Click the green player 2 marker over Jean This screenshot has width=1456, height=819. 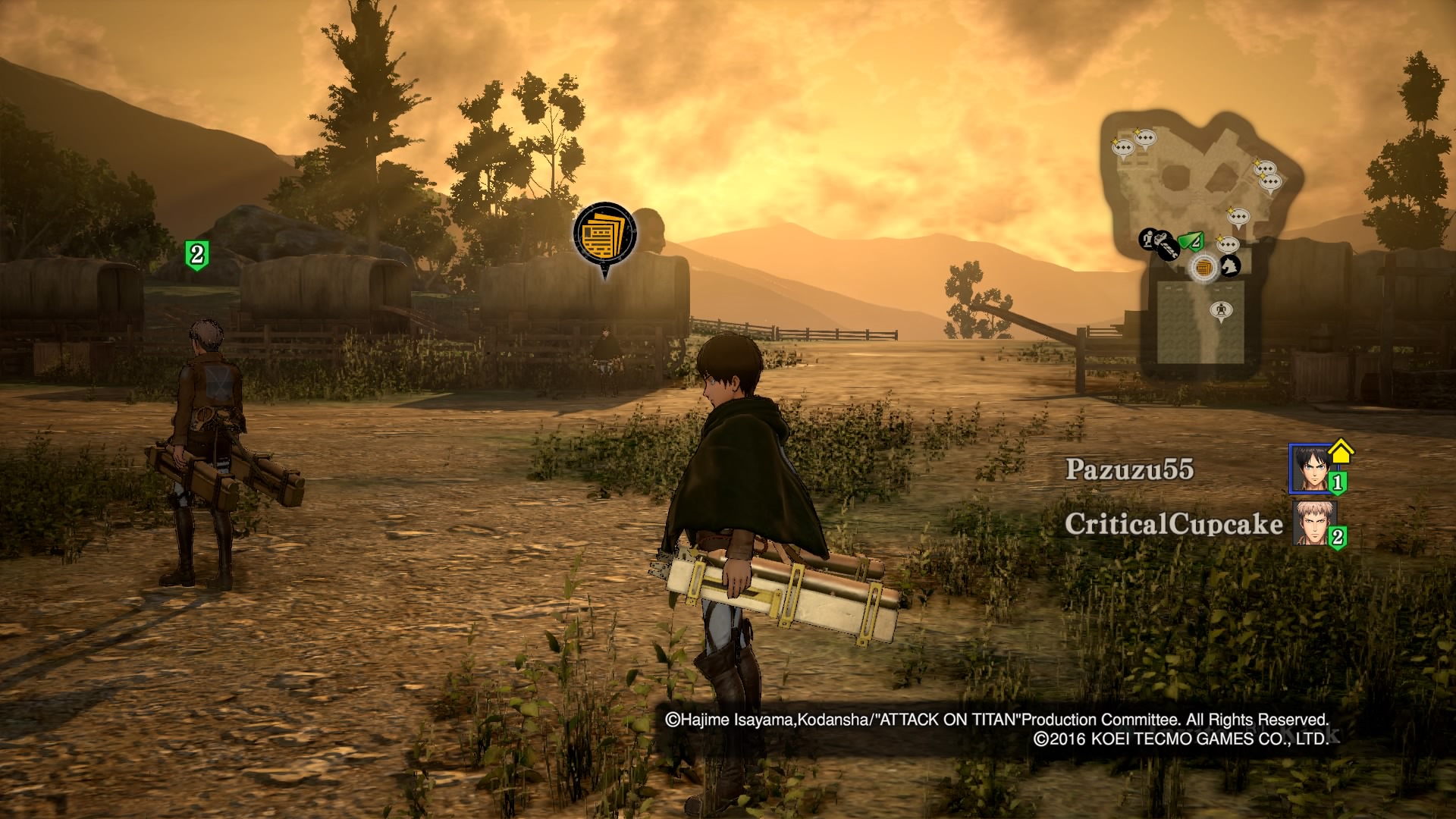(x=197, y=254)
